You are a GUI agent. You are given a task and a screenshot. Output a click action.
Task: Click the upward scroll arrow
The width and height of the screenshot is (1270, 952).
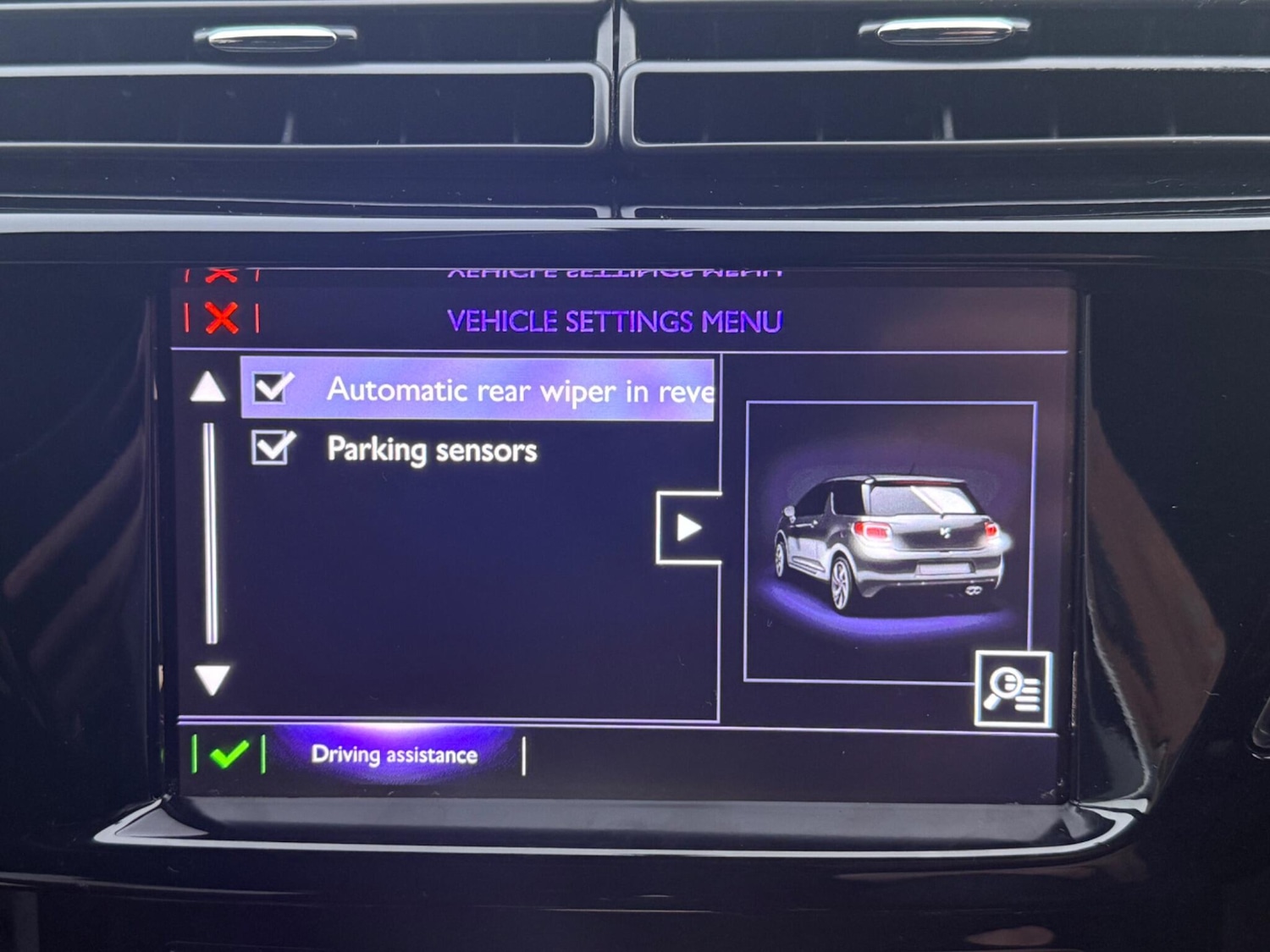click(207, 392)
